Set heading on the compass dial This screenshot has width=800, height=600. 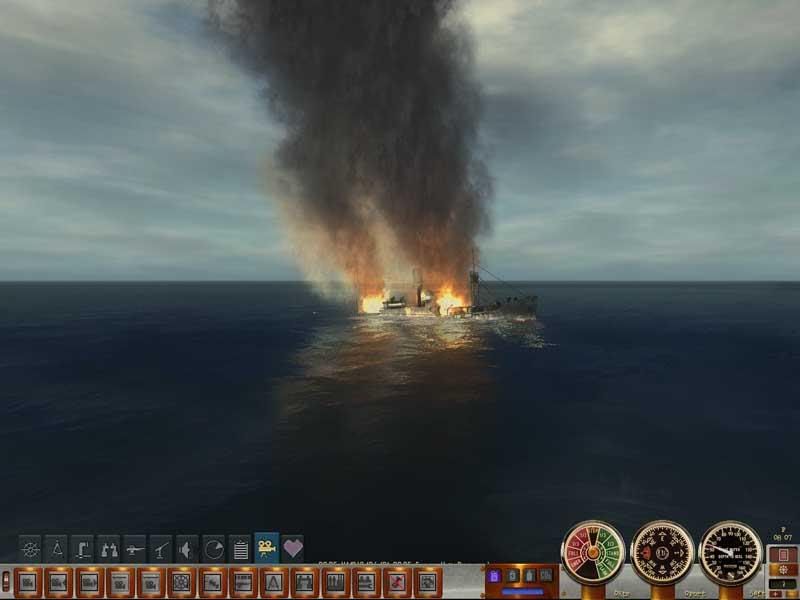[x=662, y=553]
